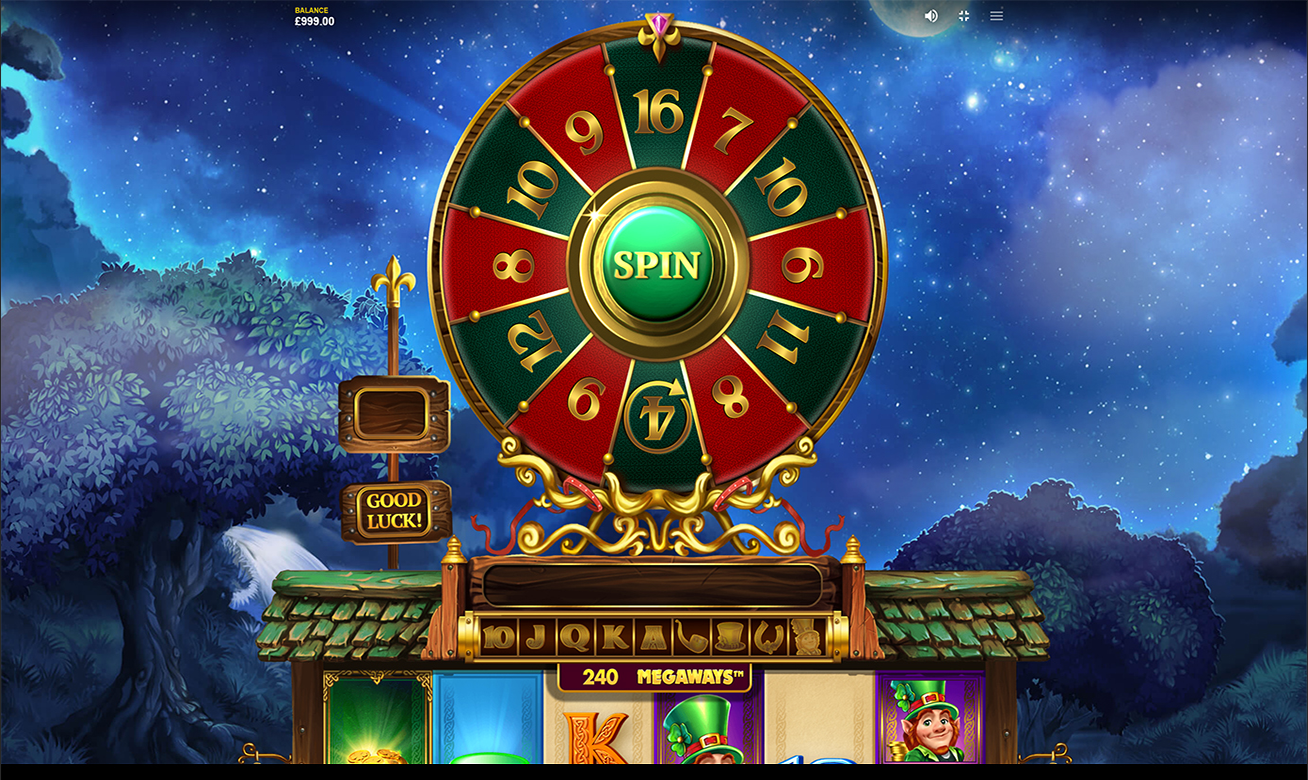Screen dimensions: 1308x780
Task: Toggle the sound speaker icon
Action: click(x=931, y=16)
